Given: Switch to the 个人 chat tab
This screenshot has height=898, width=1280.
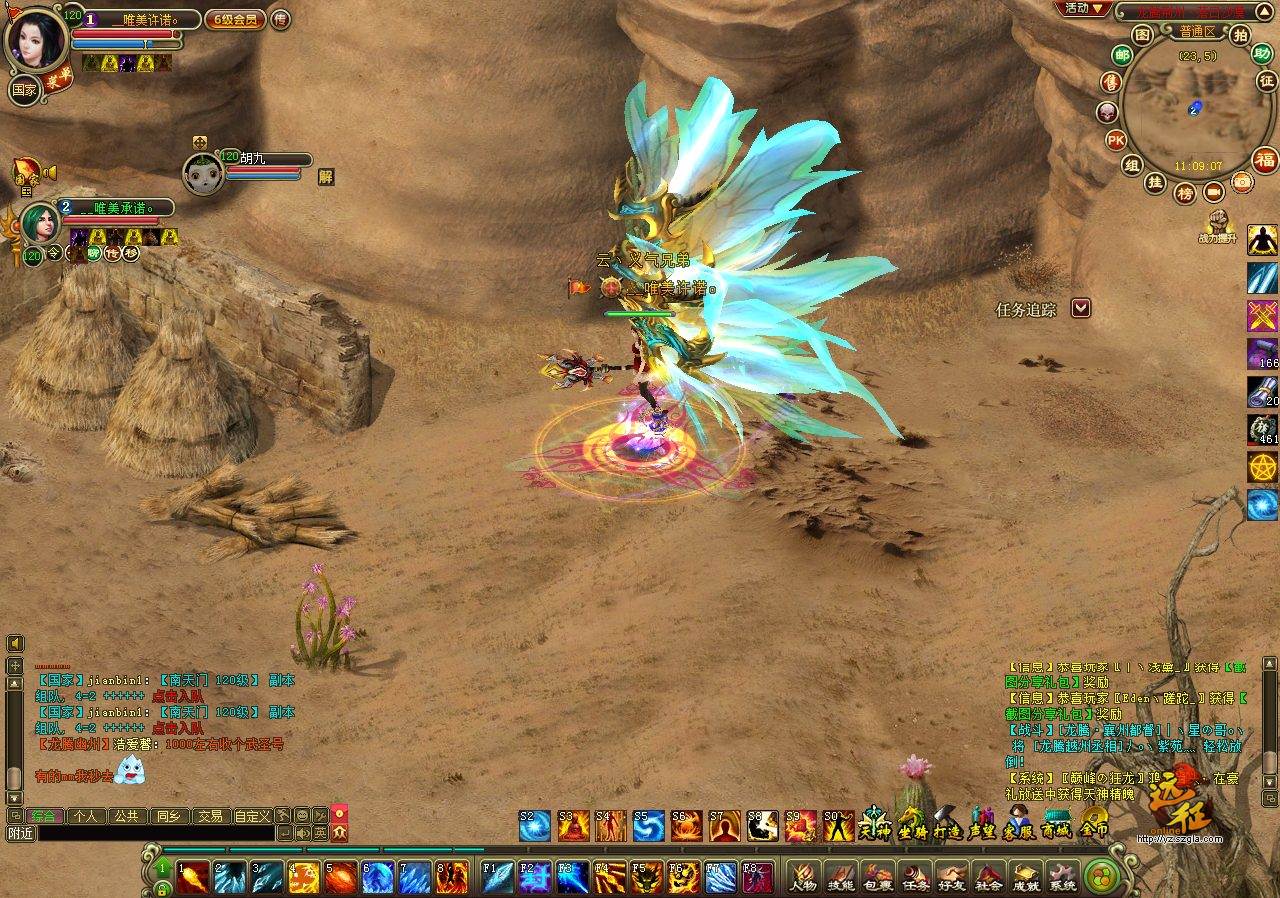Looking at the screenshot, I should point(87,816).
